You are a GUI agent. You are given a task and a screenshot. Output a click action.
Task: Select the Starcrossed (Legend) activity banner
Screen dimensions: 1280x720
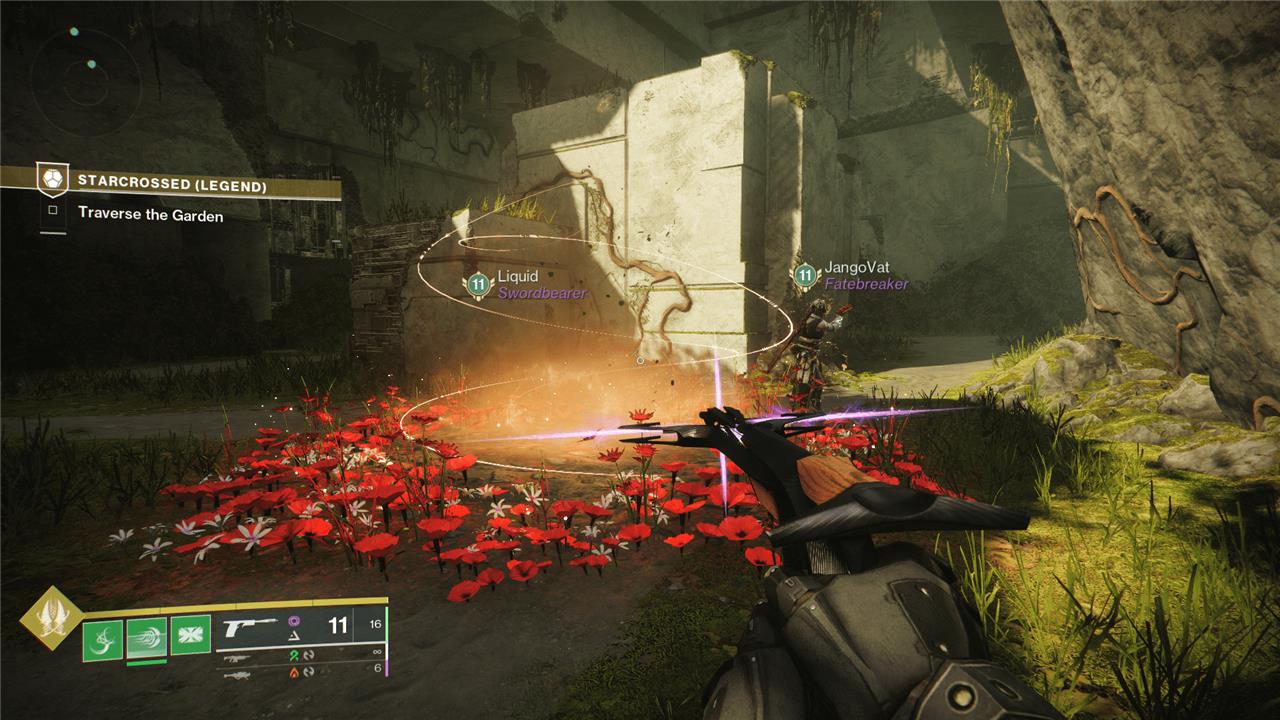point(170,183)
